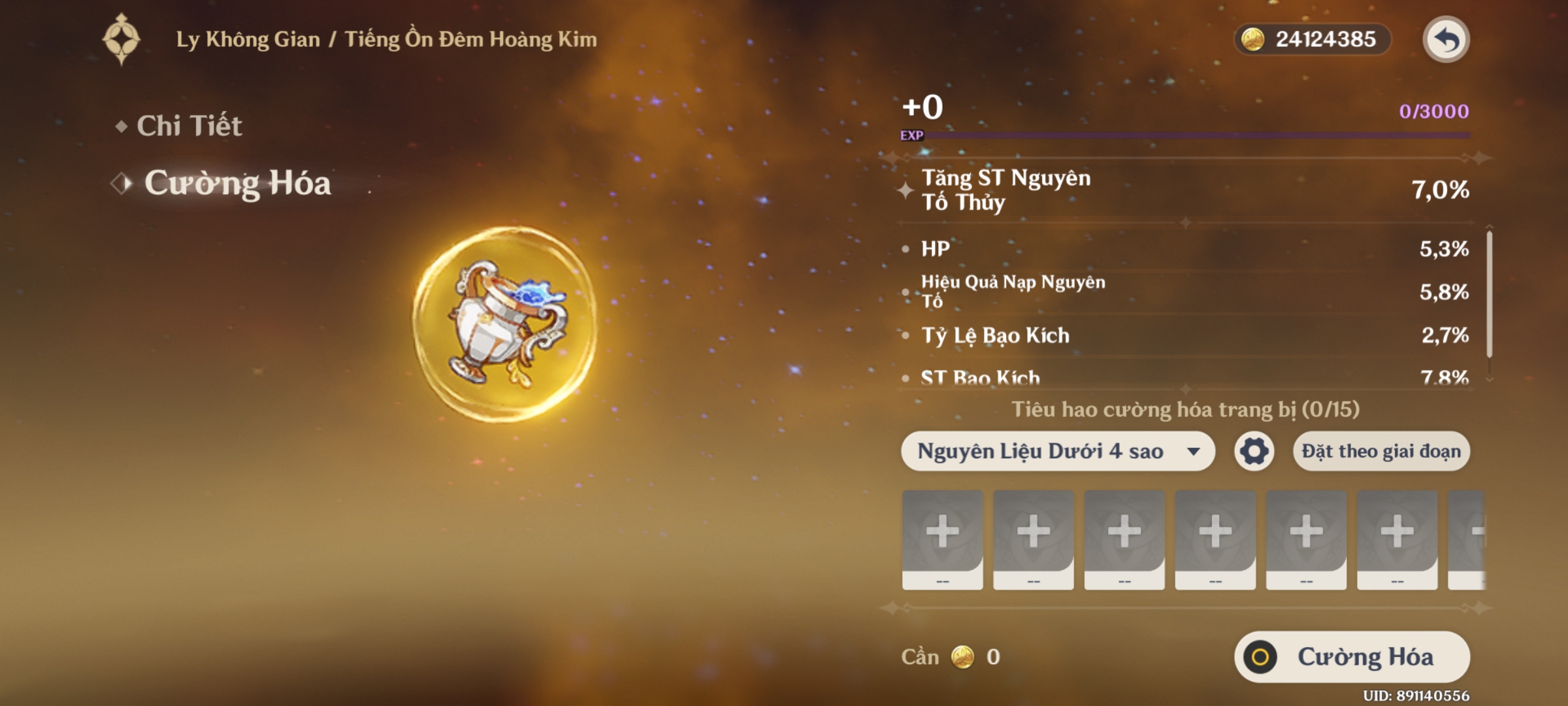Switch to the Chi Tiết tab
This screenshot has width=1568, height=706.
click(191, 126)
